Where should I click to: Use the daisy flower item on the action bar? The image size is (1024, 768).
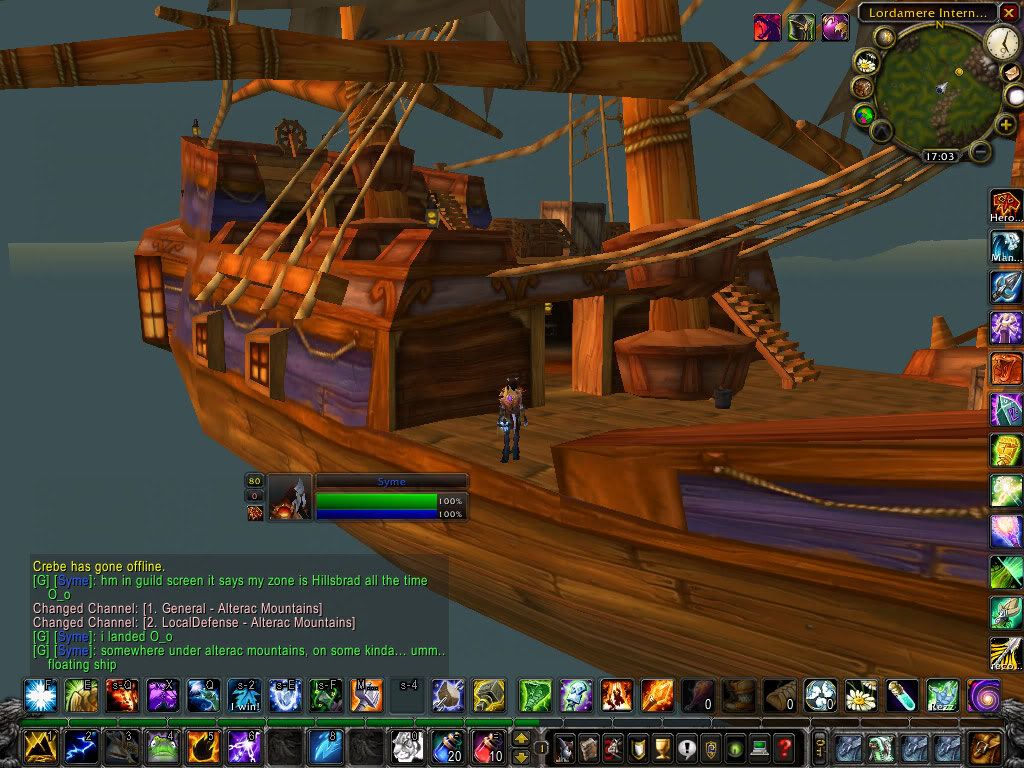[860, 694]
